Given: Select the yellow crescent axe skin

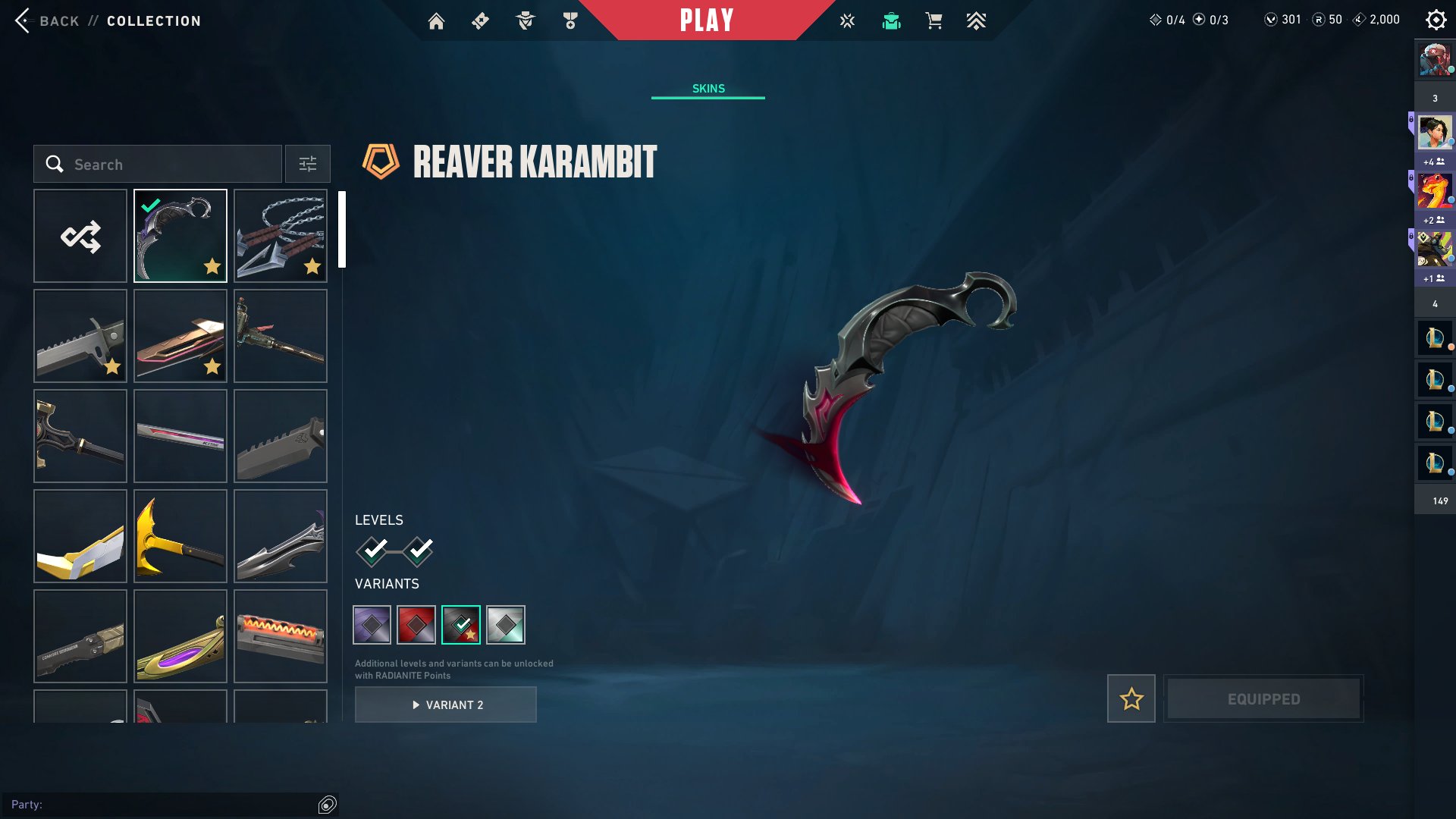Looking at the screenshot, I should pyautogui.click(x=180, y=536).
